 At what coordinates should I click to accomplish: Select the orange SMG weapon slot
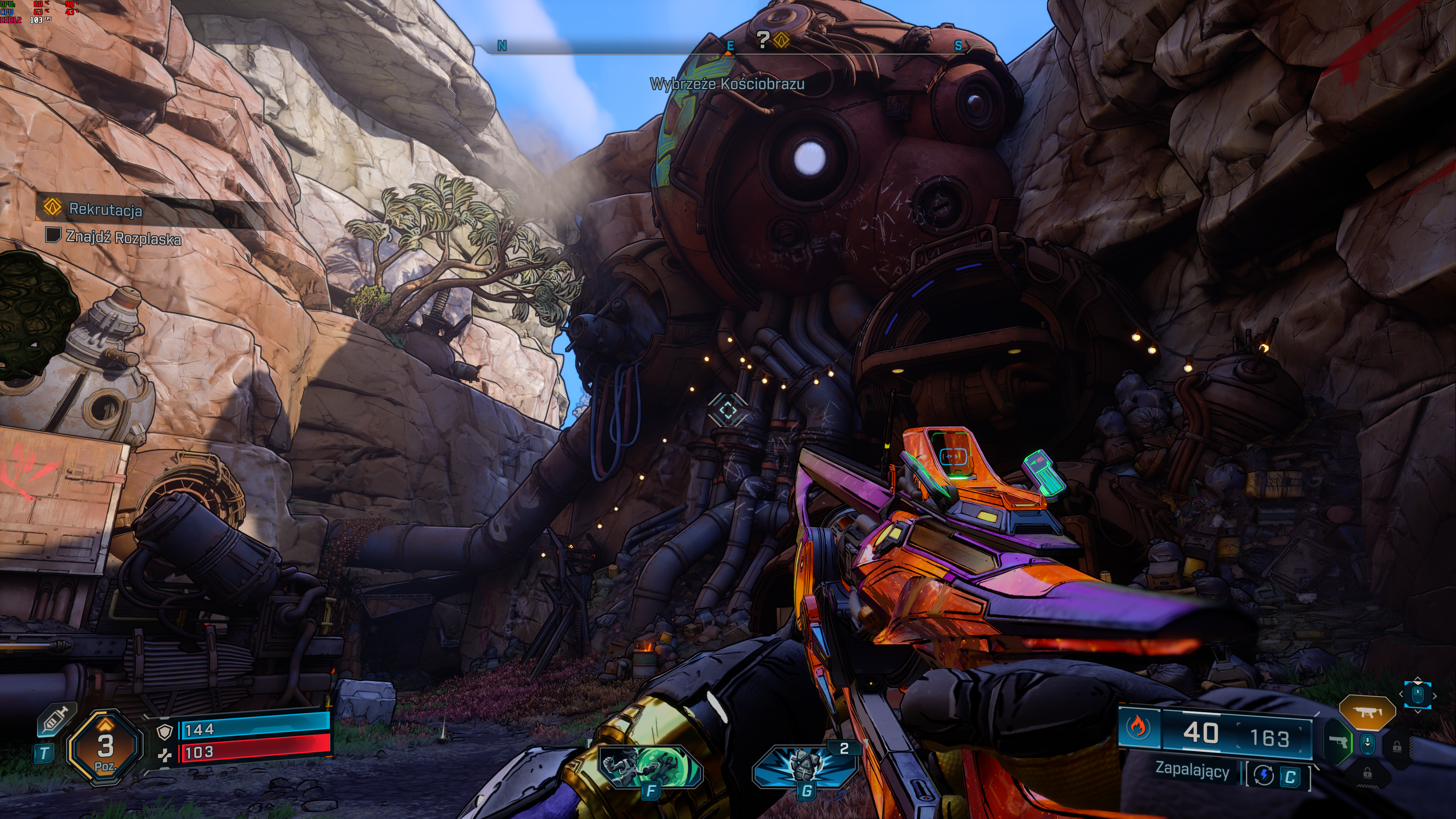pyautogui.click(x=1367, y=712)
